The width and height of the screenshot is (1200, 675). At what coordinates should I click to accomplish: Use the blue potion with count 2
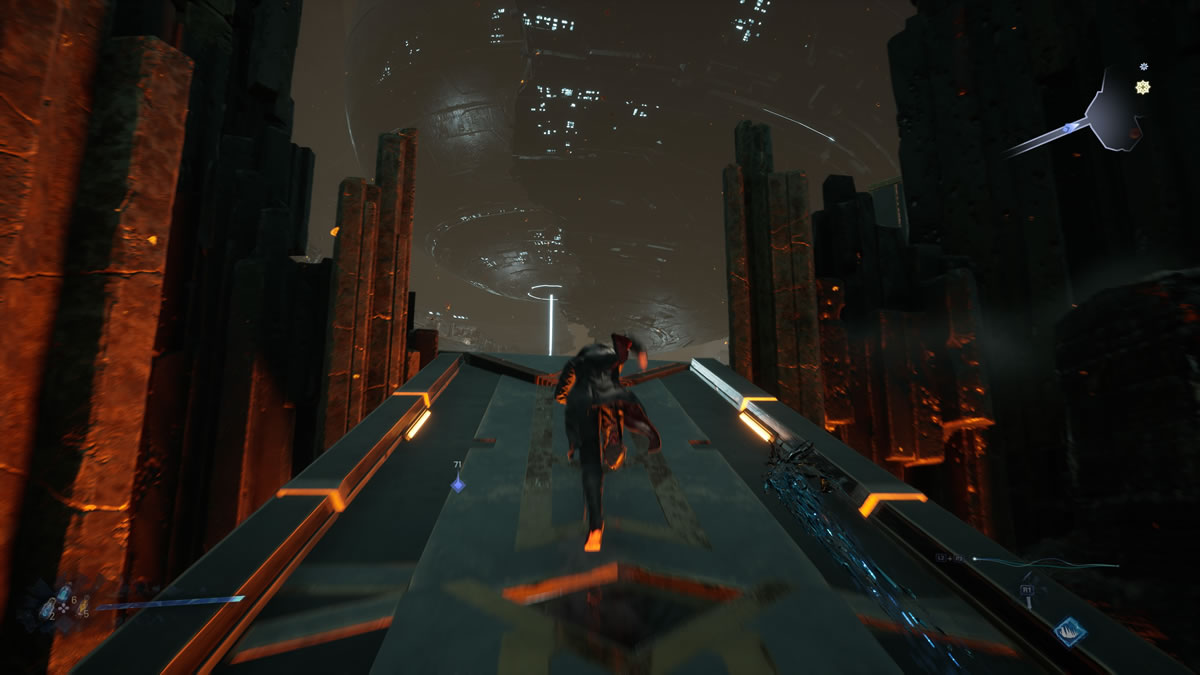[47, 606]
